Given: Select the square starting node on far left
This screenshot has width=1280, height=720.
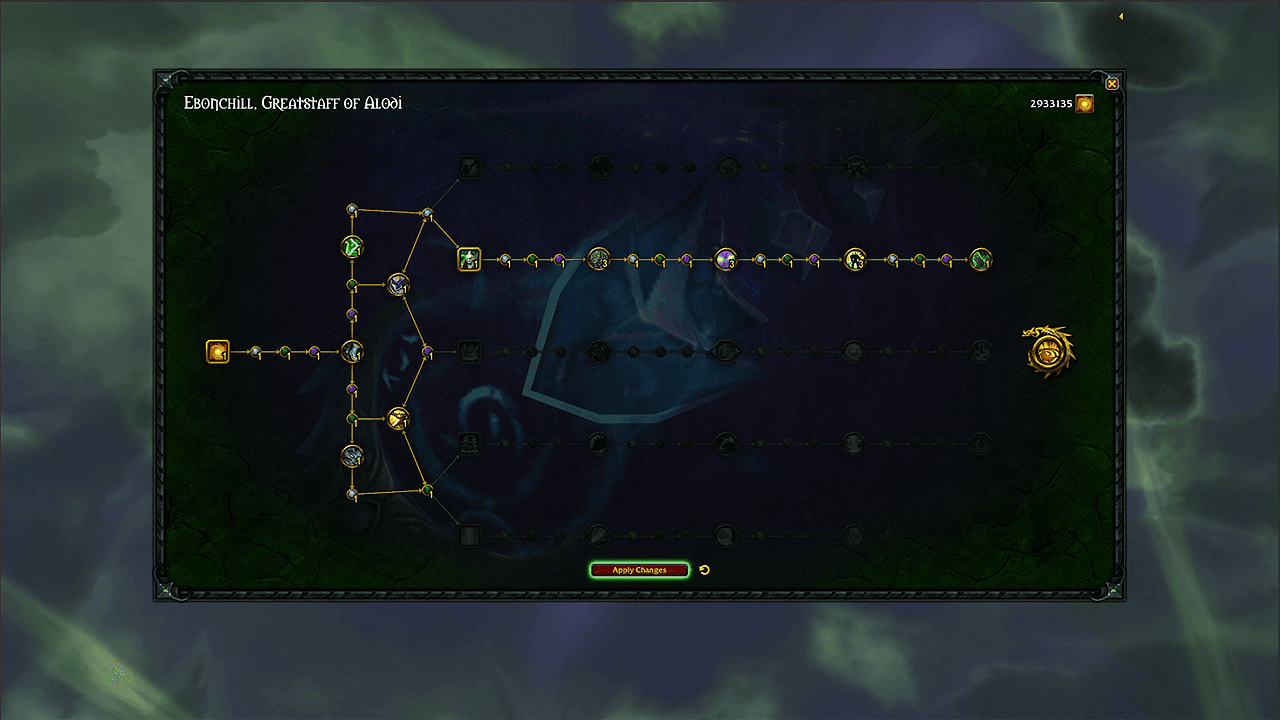Looking at the screenshot, I should (x=217, y=351).
